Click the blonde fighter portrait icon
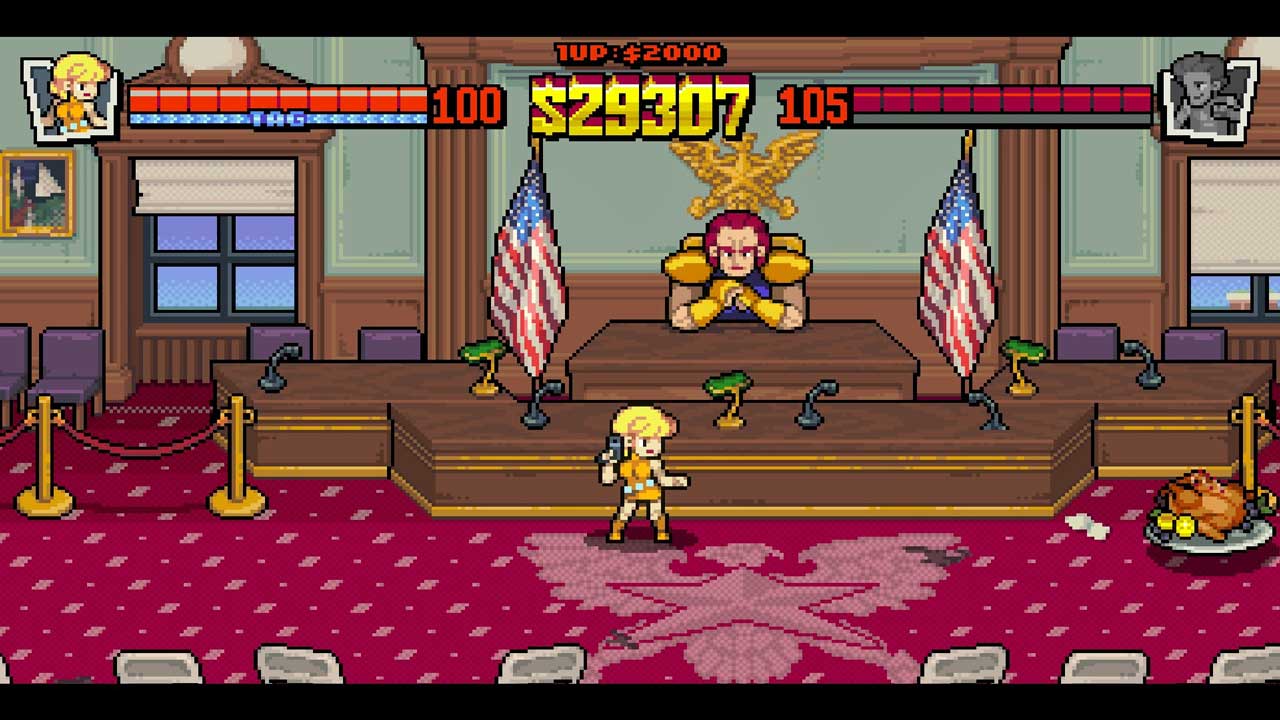1280x720 pixels. [74, 95]
